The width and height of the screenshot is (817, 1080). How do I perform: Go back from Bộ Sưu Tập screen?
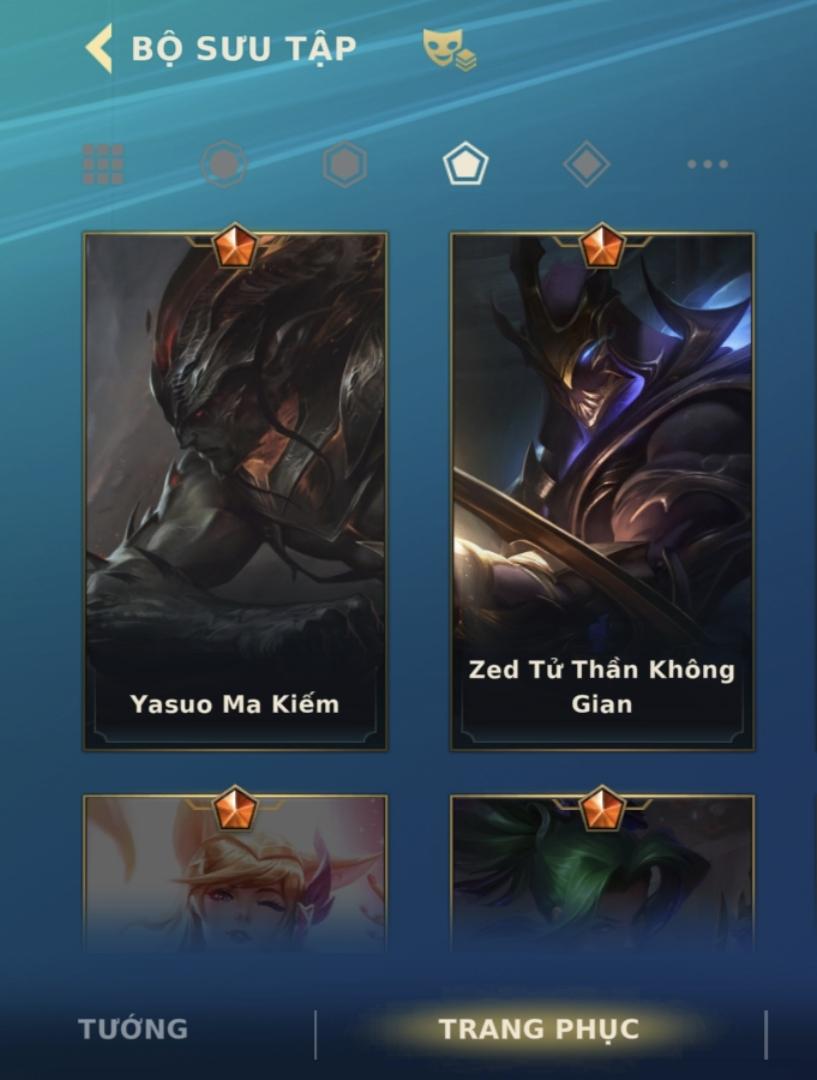click(x=98, y=49)
